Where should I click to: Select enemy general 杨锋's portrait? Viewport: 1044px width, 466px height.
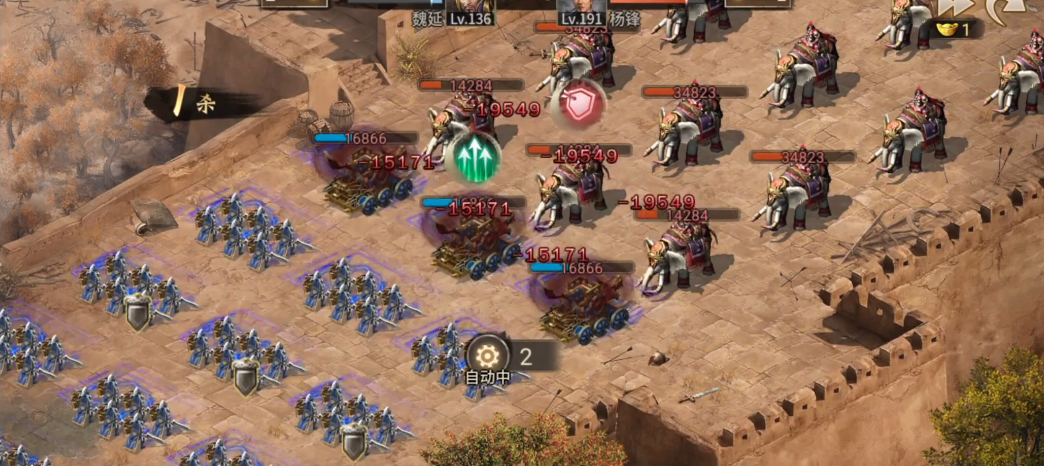584,5
